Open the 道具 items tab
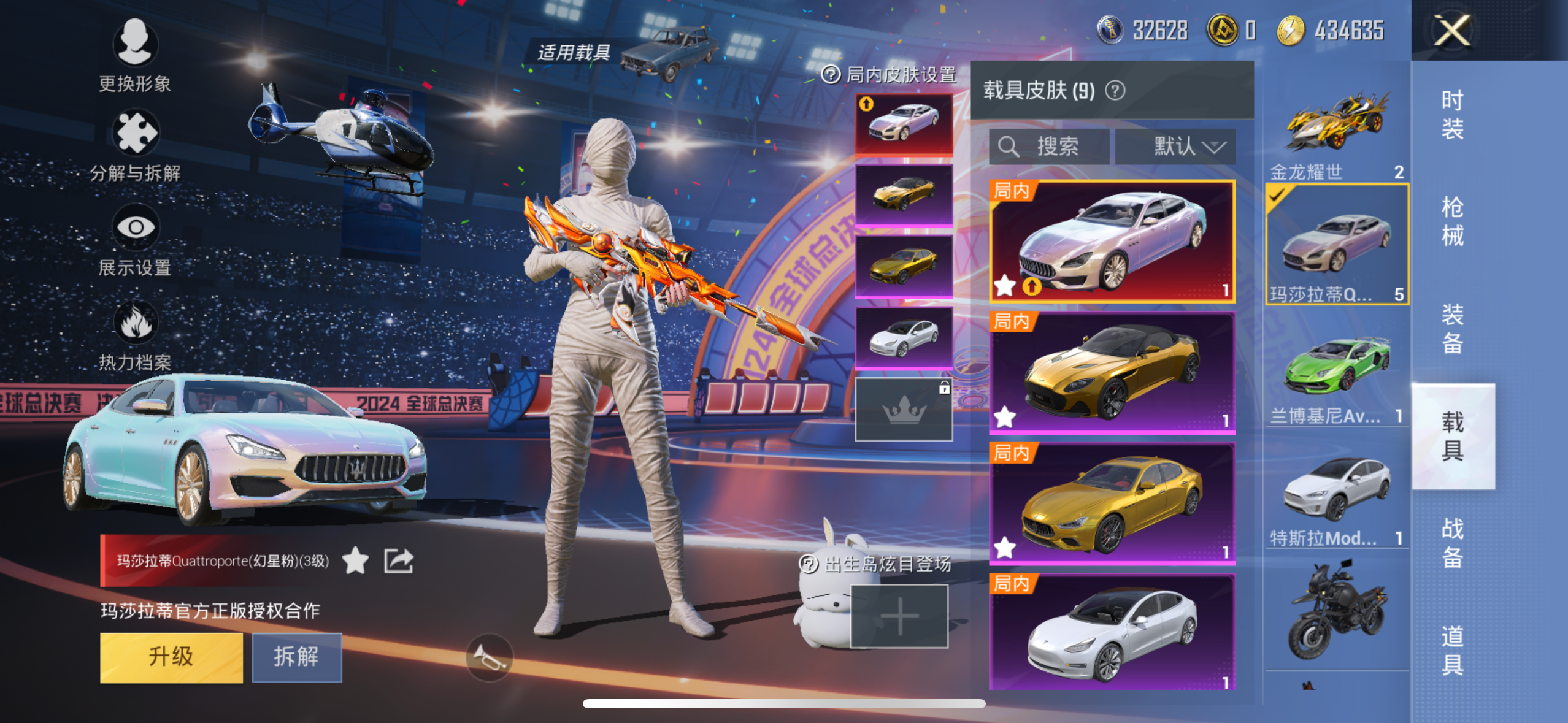This screenshot has height=723, width=1568. 1452,650
